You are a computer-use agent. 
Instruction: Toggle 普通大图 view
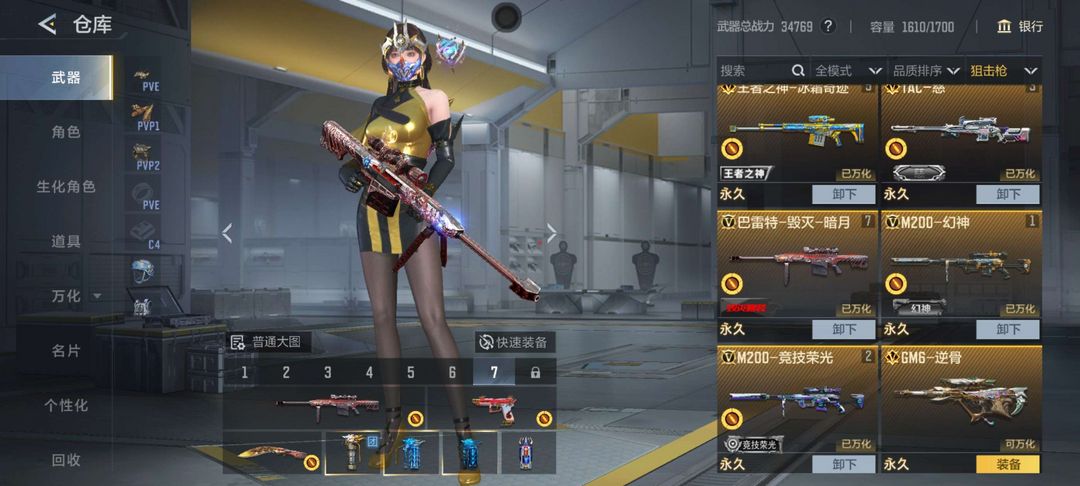[x=268, y=342]
